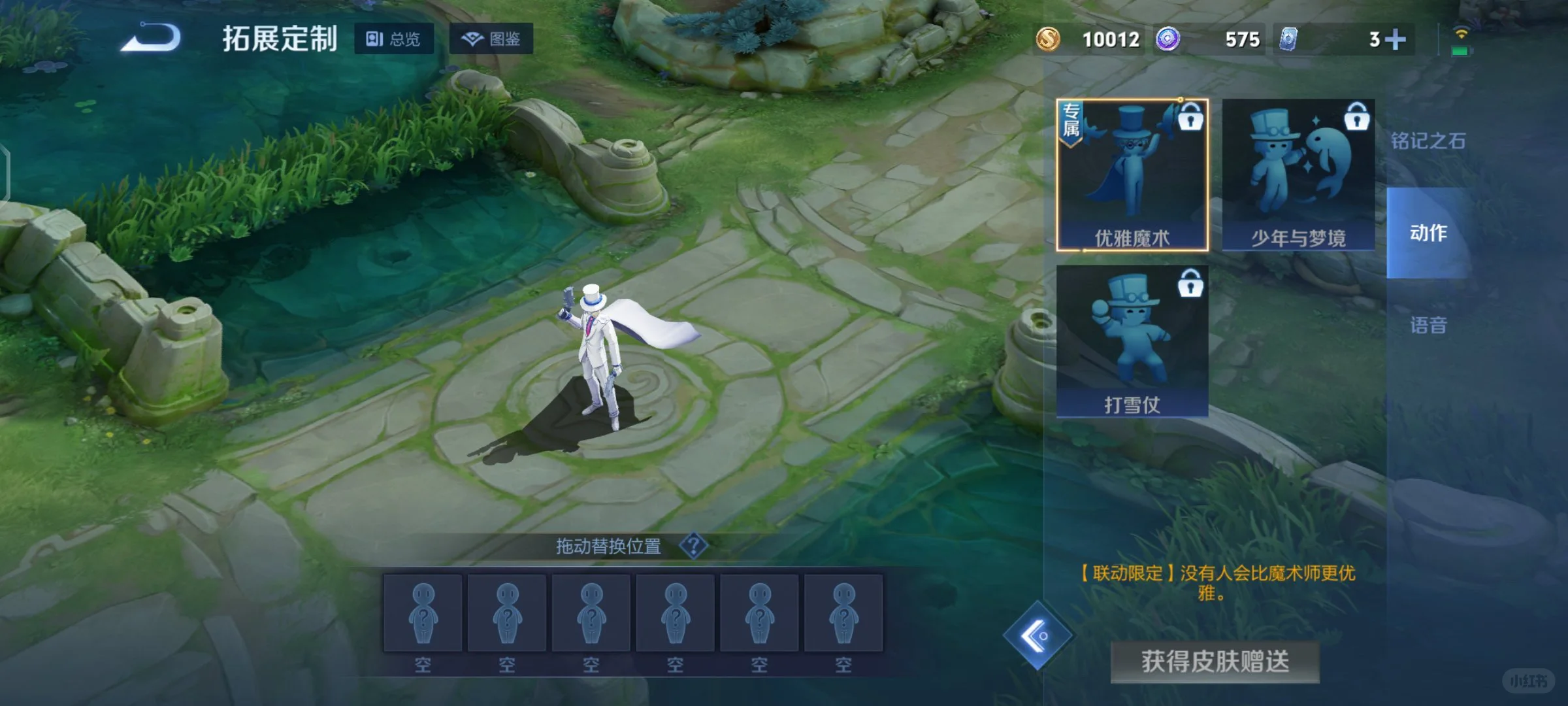The width and height of the screenshot is (1568, 706).
Task: Click the gold coin currency icon
Action: pyautogui.click(x=1049, y=39)
